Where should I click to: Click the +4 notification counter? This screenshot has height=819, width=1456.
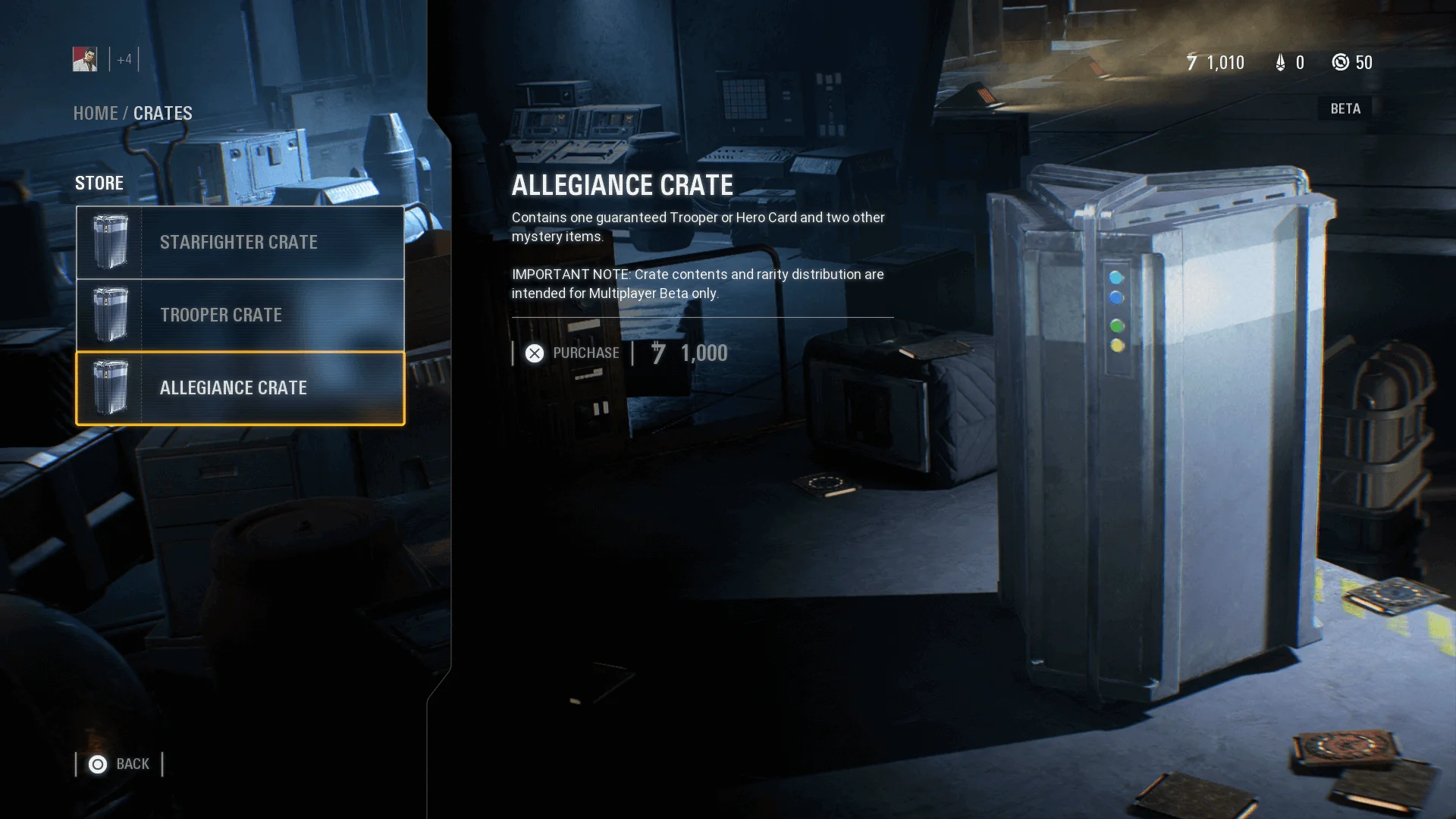(x=123, y=58)
